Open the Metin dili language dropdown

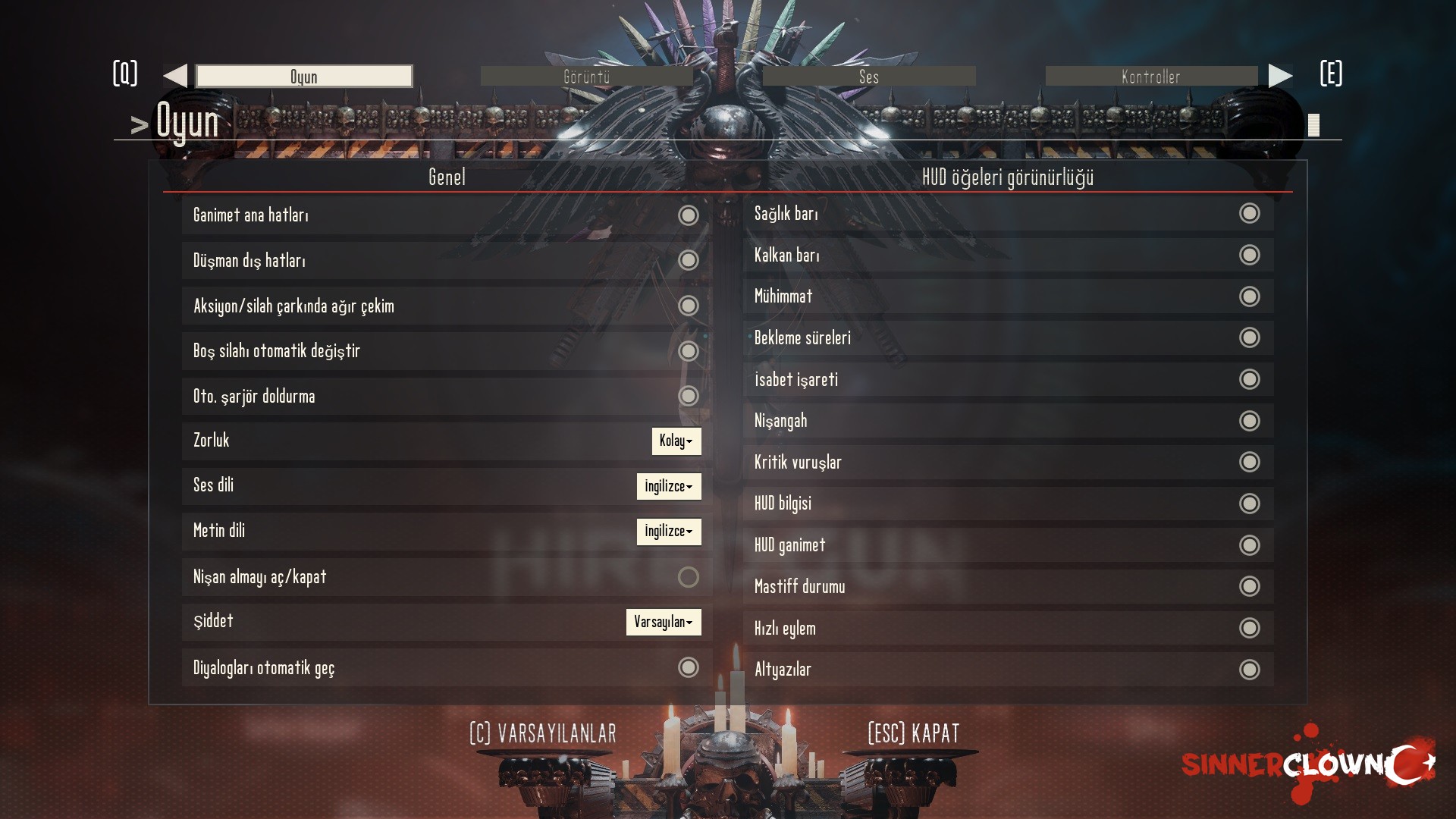coord(668,532)
